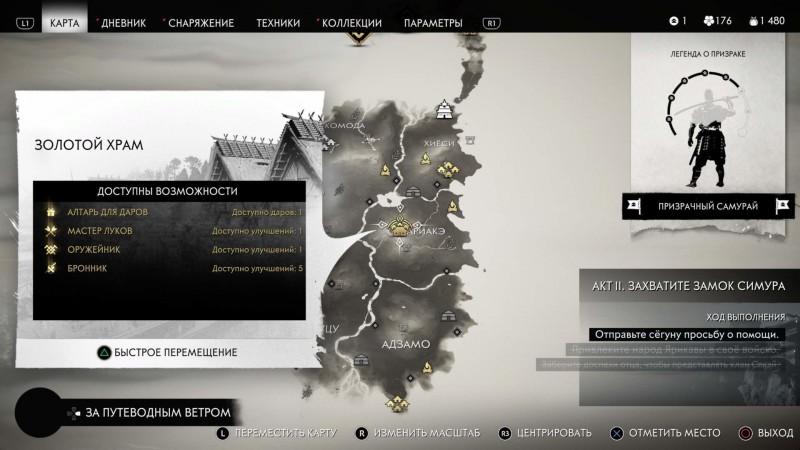Choose the Алтарь для даров row
The image size is (800, 450).
[170, 213]
